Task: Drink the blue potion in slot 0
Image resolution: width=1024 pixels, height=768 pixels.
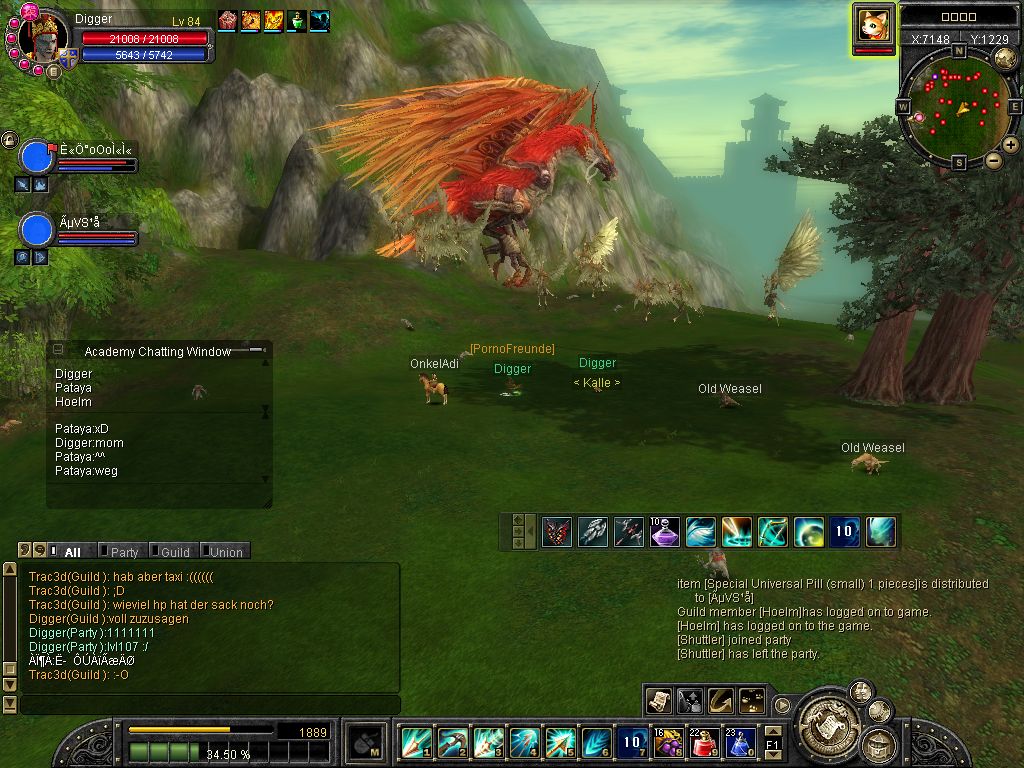Action: tap(740, 743)
